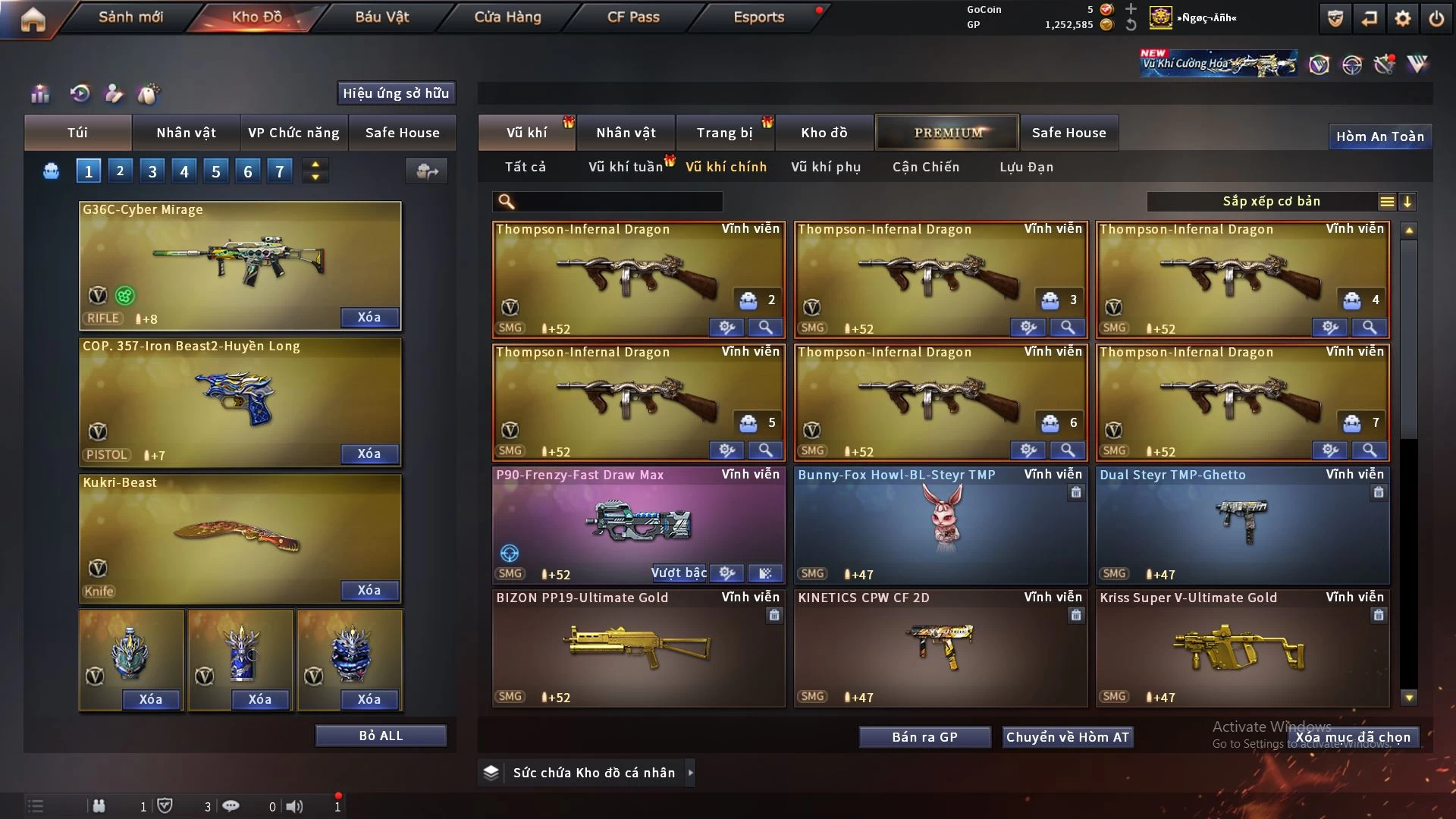Choose the Cận Chiến melee filter
The image size is (1456, 819).
(926, 167)
